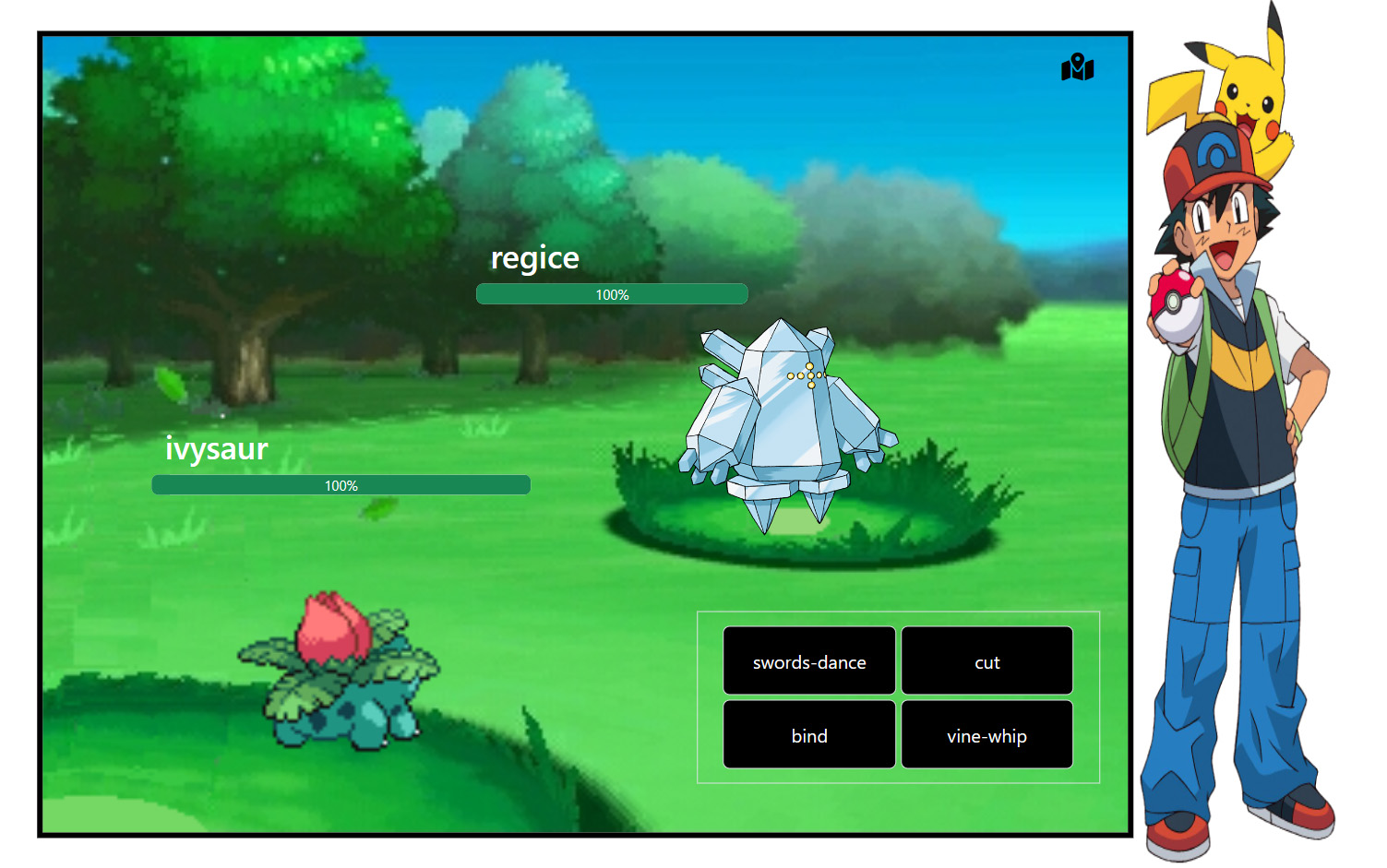Open the map icon
Image resolution: width=1387 pixels, height=868 pixels.
(1077, 67)
